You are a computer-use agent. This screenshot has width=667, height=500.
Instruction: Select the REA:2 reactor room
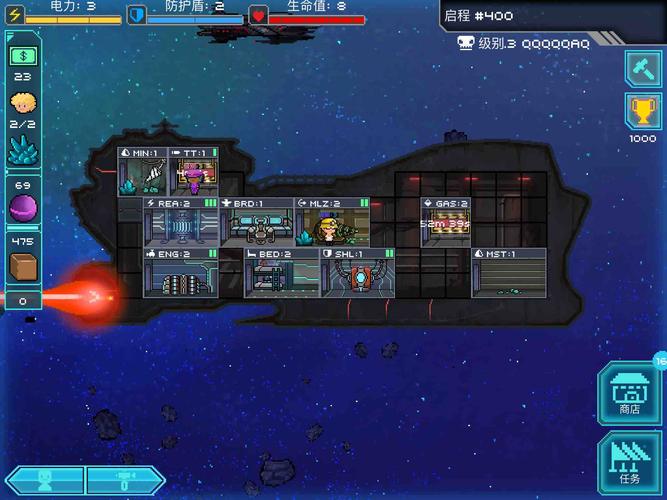pos(180,222)
